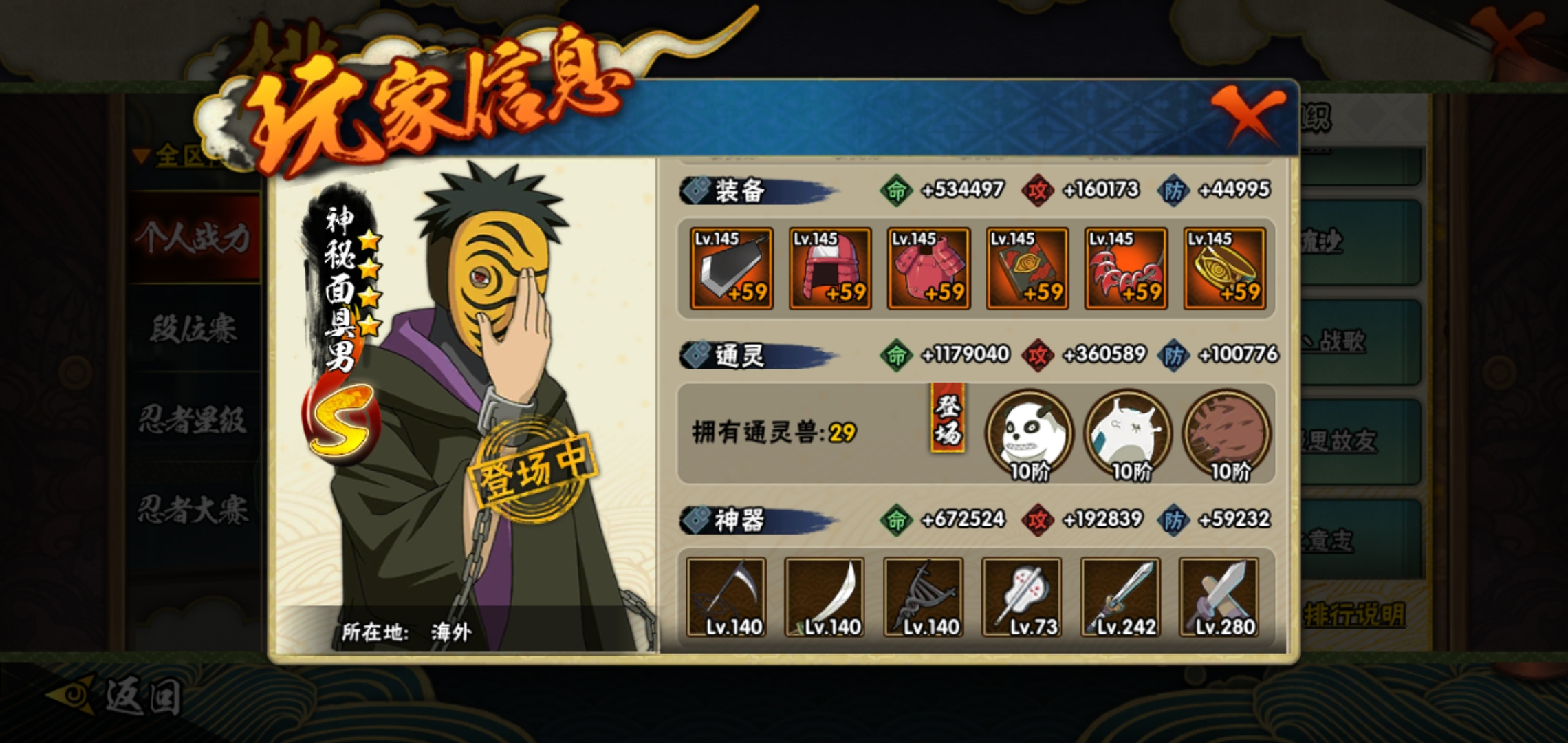The image size is (1568, 743).
Task: Select the Lv.280 broad sword artifact
Action: (1219, 597)
